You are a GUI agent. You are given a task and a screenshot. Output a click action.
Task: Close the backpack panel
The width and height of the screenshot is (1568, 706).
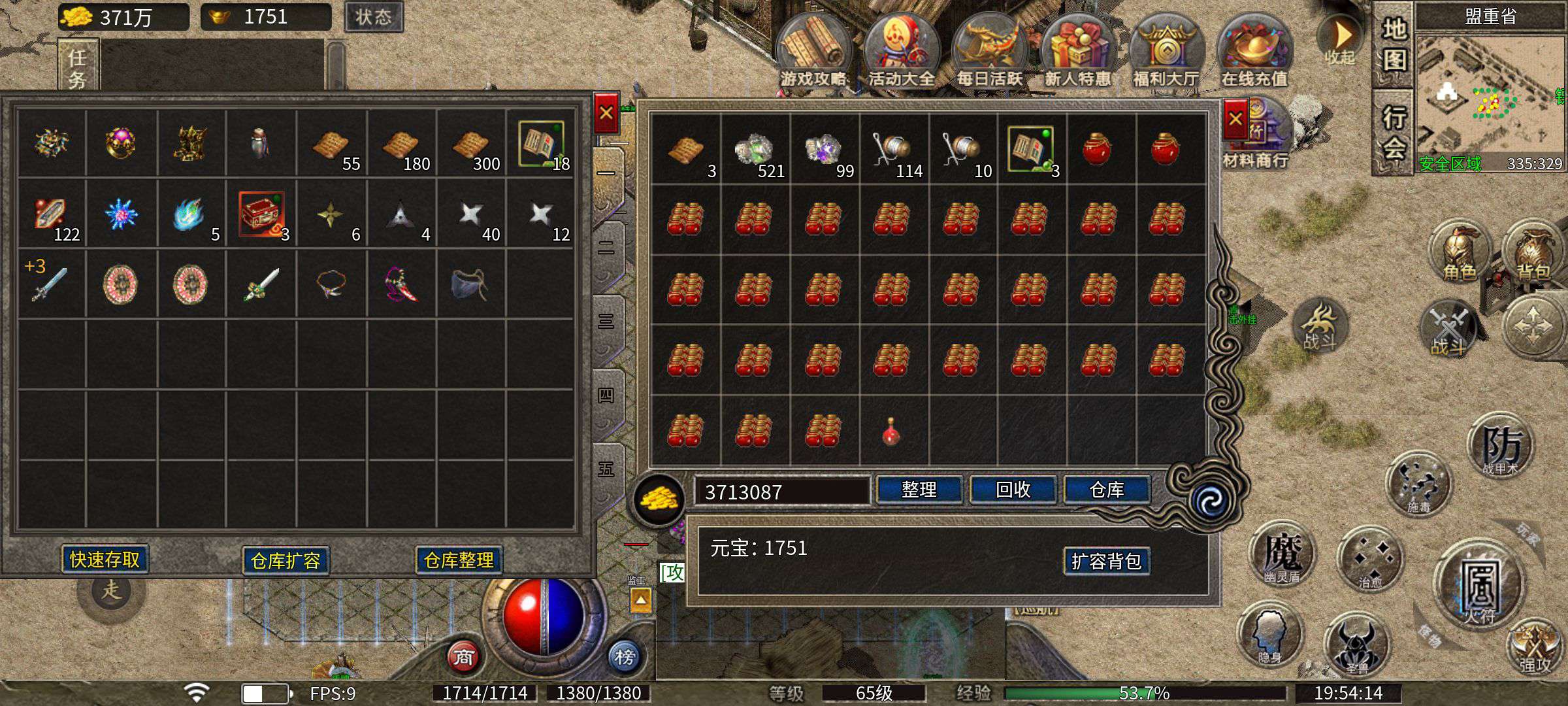pos(1235,120)
